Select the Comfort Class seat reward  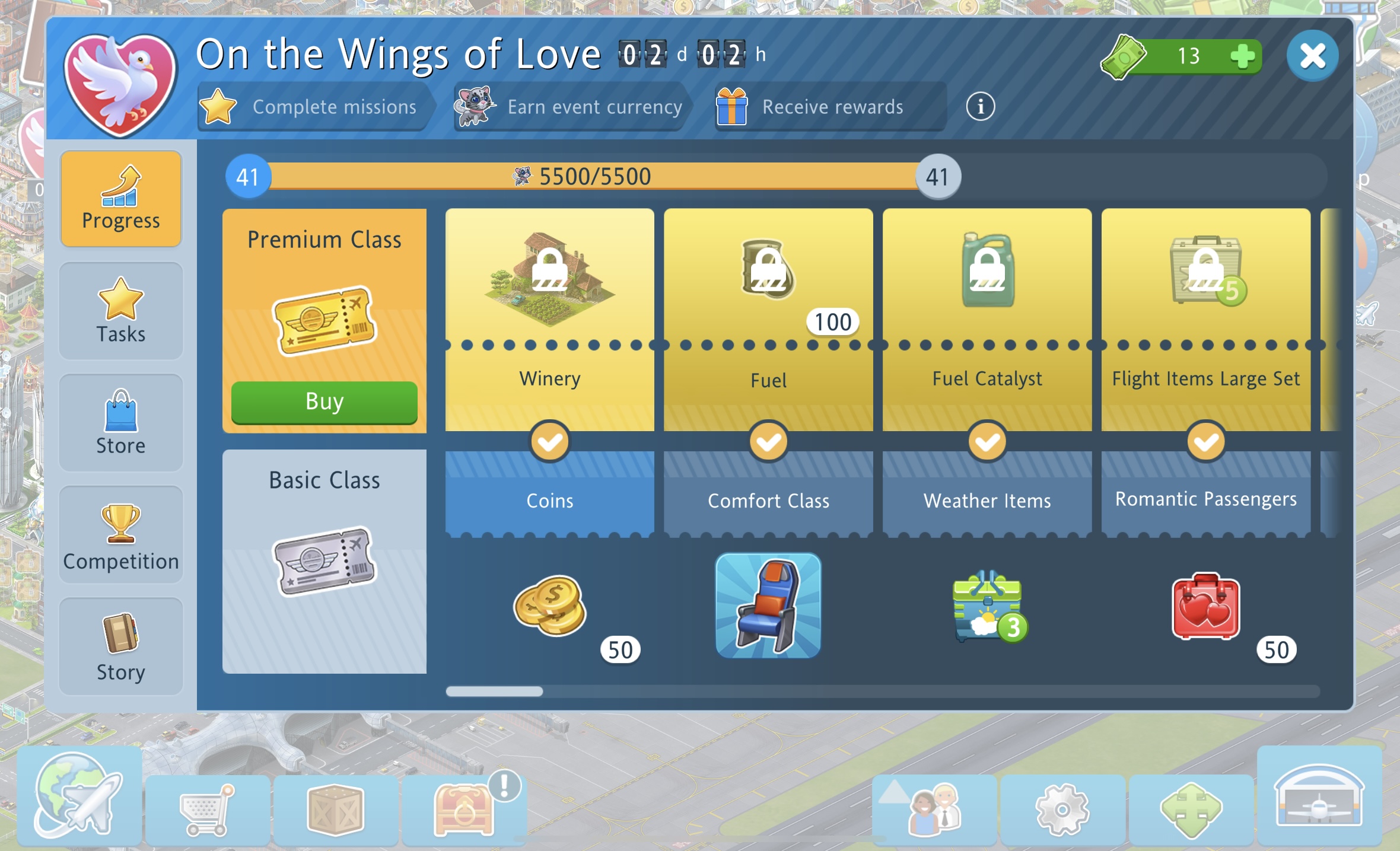click(x=768, y=606)
